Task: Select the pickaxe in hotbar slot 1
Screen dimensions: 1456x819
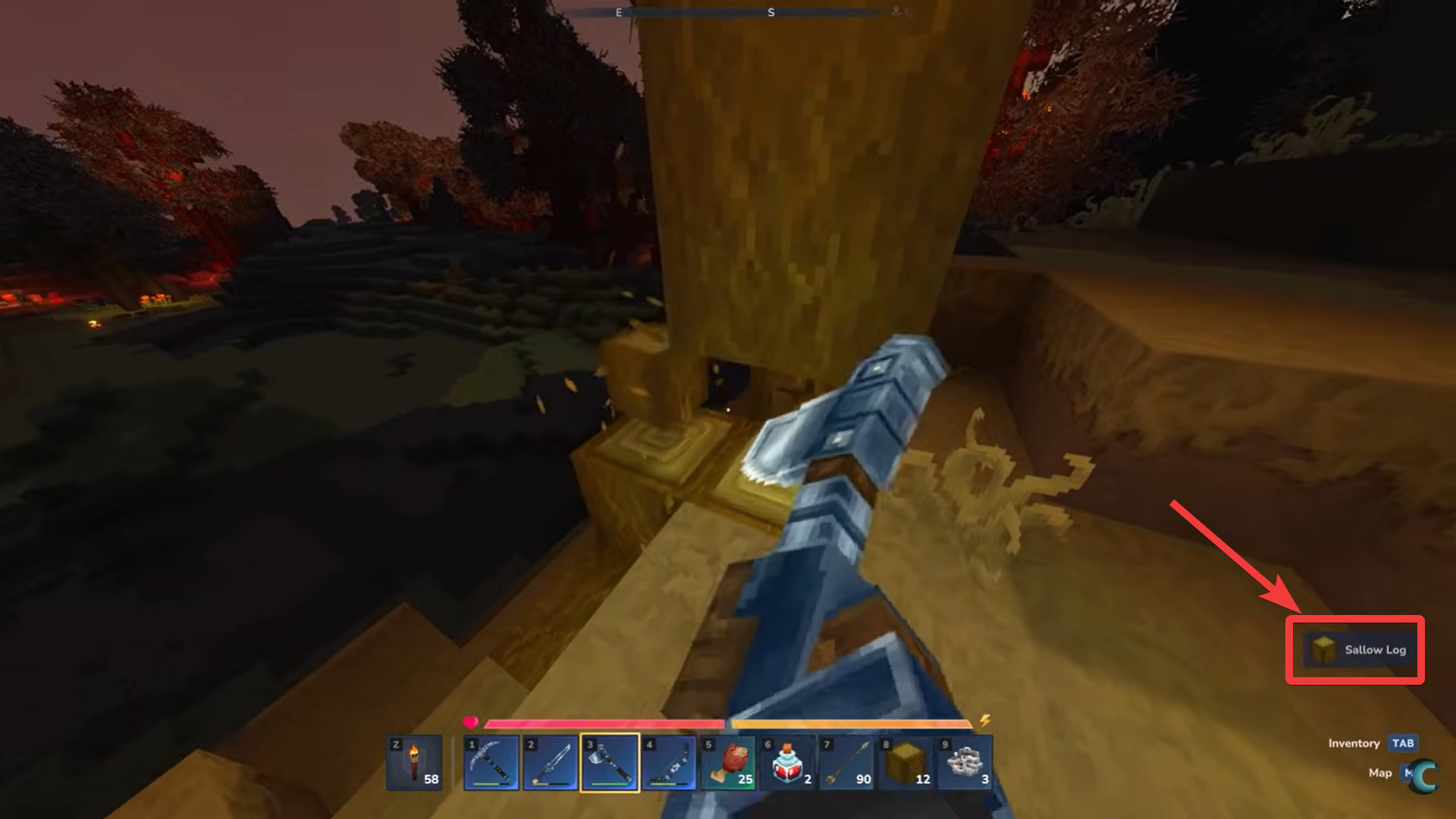Action: [491, 762]
